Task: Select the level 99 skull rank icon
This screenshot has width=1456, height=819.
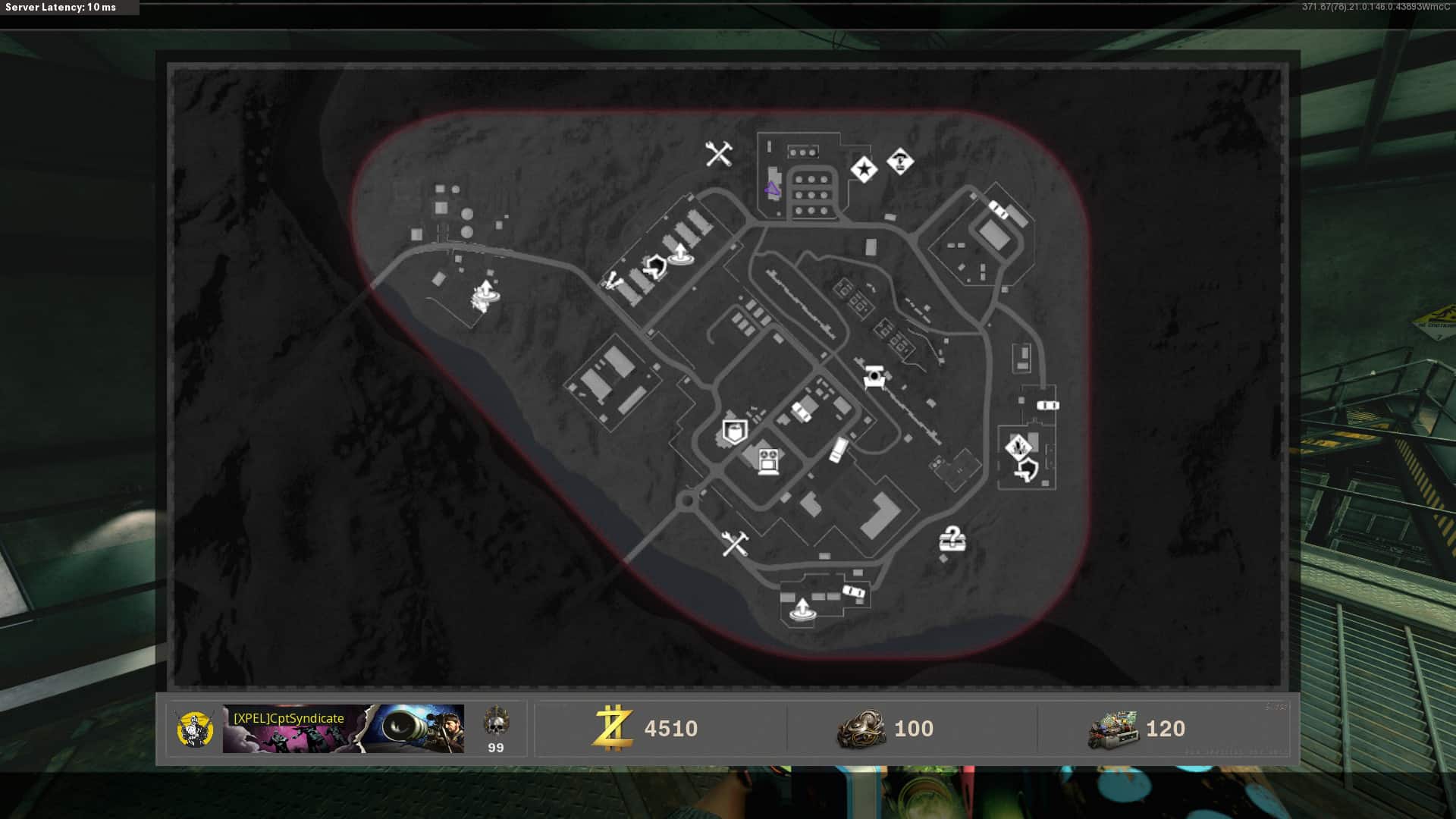Action: 496,723
